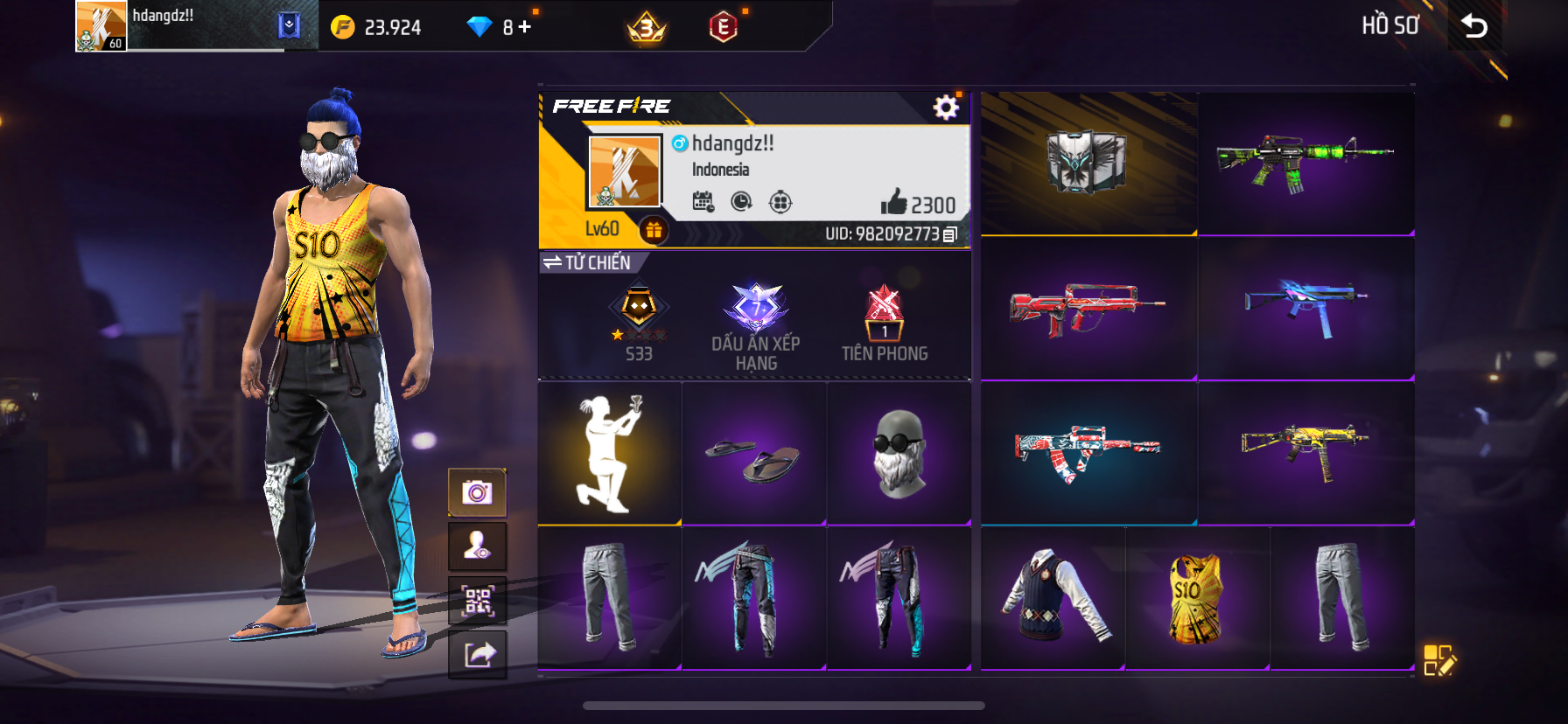Open the edit showcase layout button
The image size is (1568, 724).
point(1438,661)
